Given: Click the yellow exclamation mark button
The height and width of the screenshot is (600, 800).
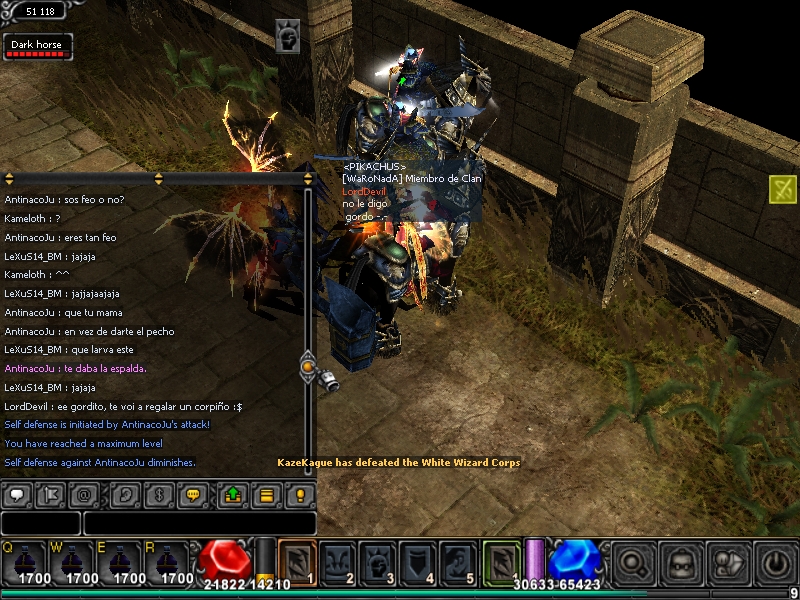Looking at the screenshot, I should (298, 494).
